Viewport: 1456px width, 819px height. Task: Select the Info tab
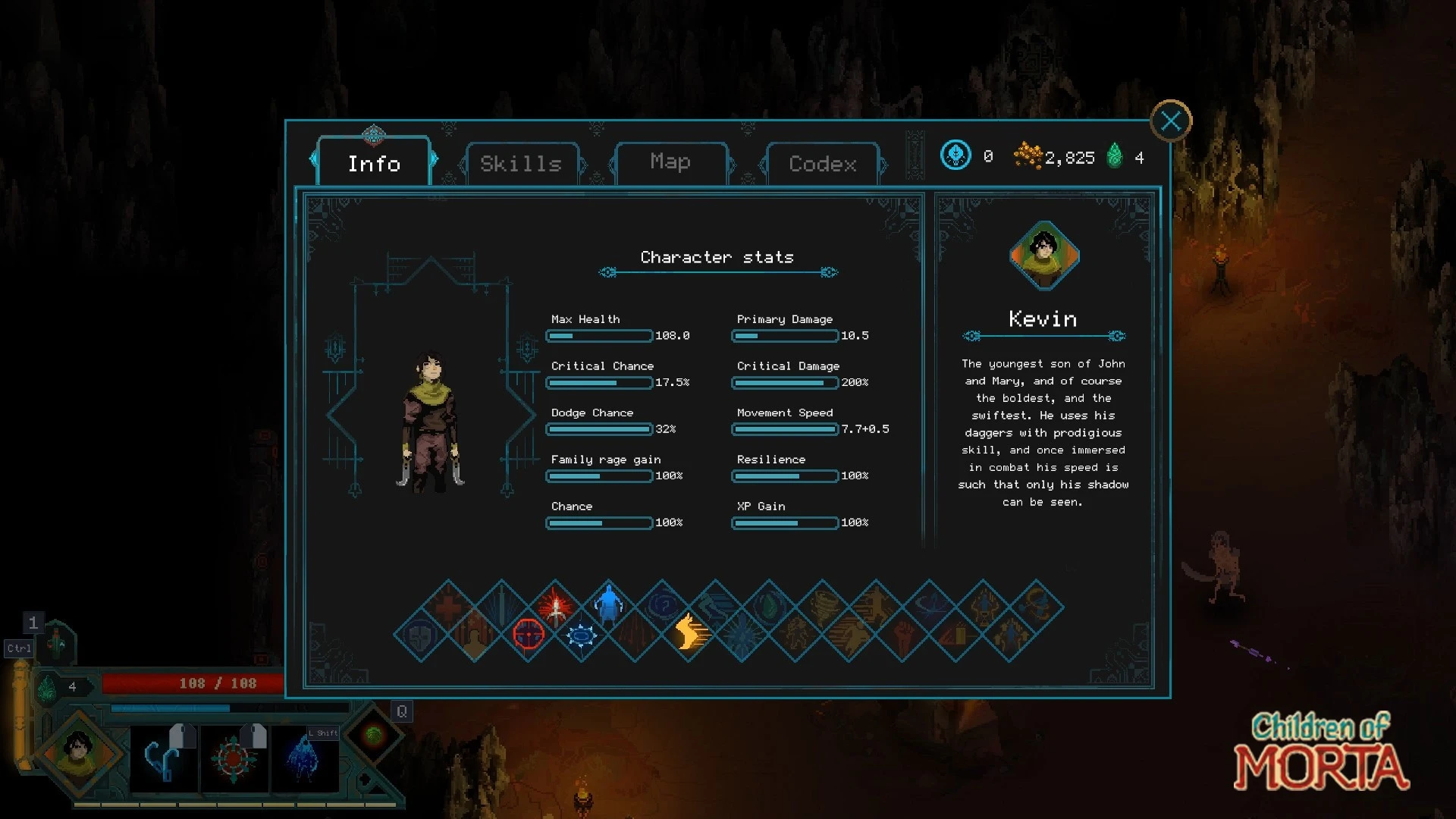(x=374, y=164)
